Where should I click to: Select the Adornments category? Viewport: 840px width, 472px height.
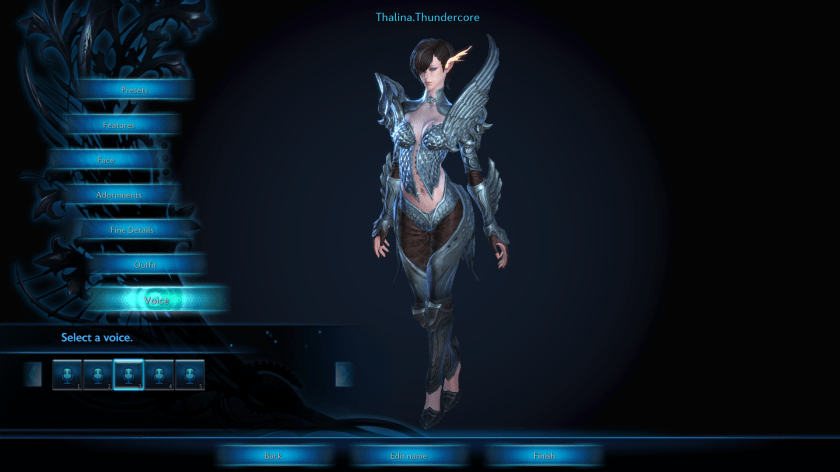point(118,195)
